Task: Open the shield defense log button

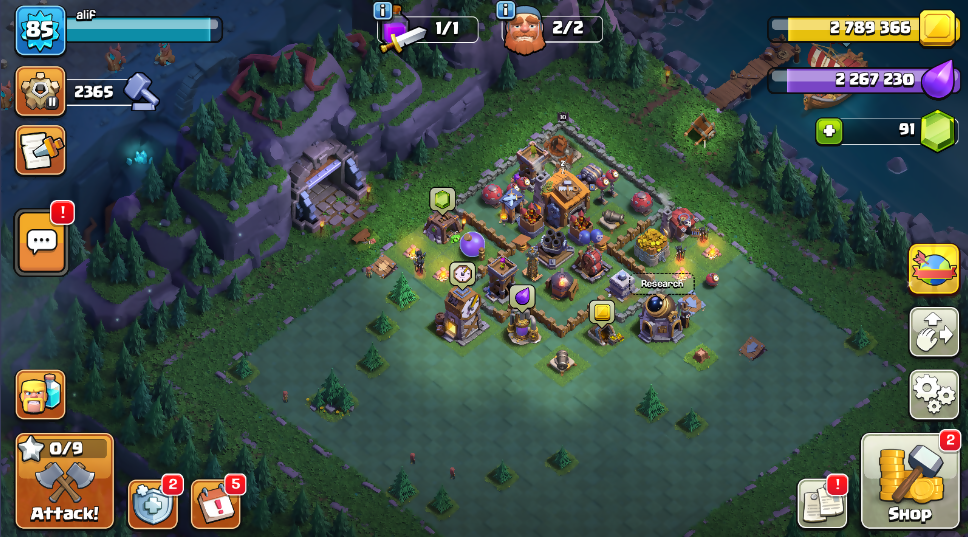Action: (153, 504)
